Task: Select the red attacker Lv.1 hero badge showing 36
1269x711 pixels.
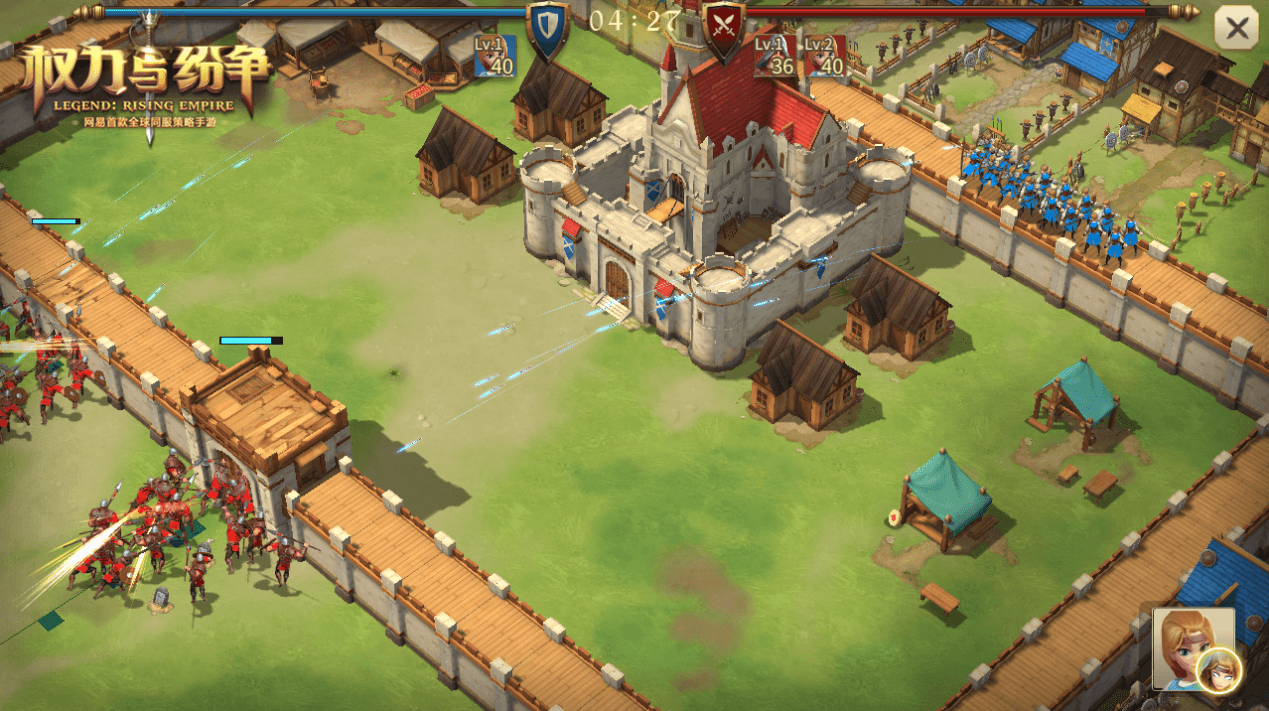Action: pos(774,57)
